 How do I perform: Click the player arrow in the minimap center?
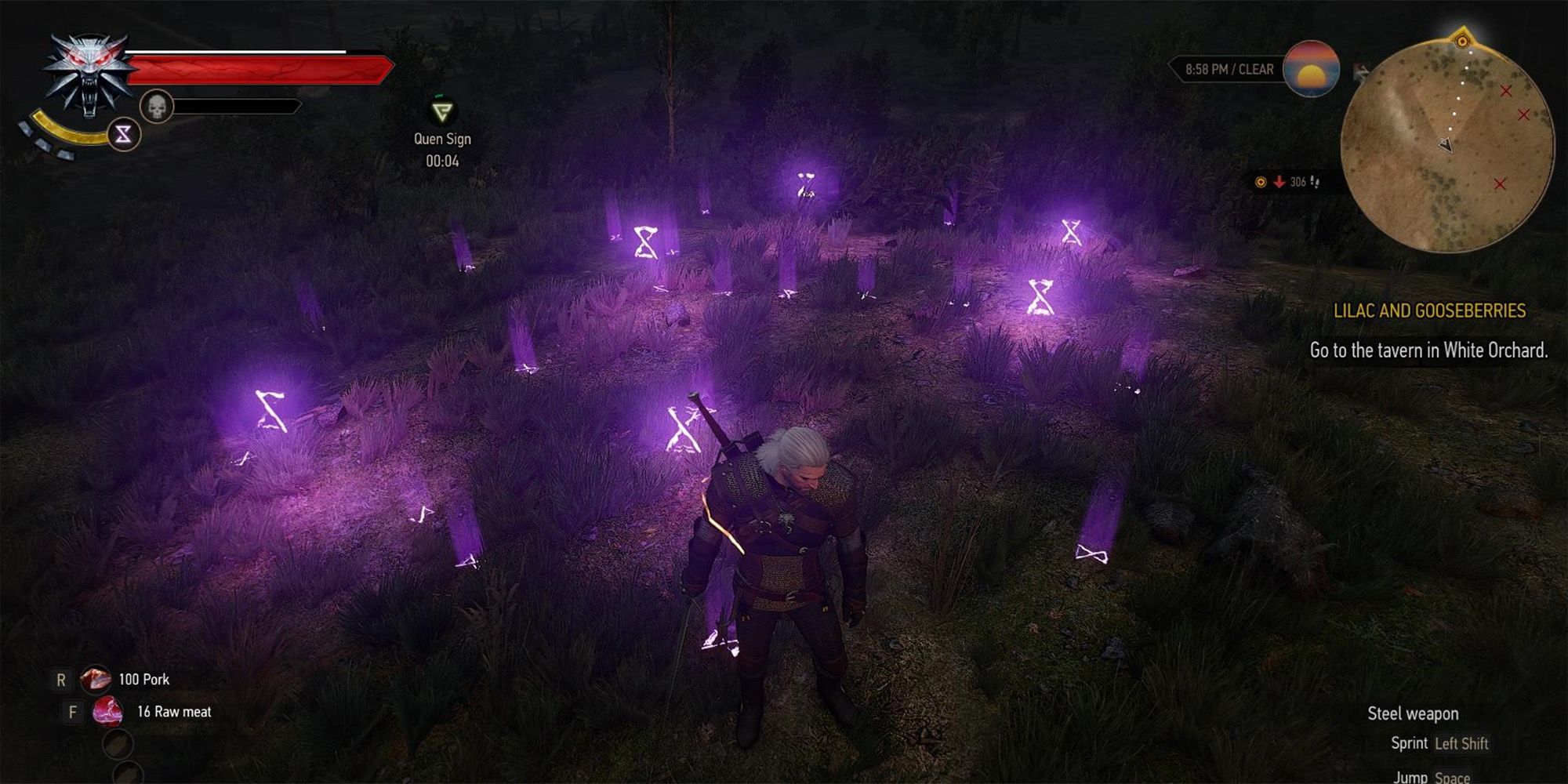pyautogui.click(x=1446, y=143)
